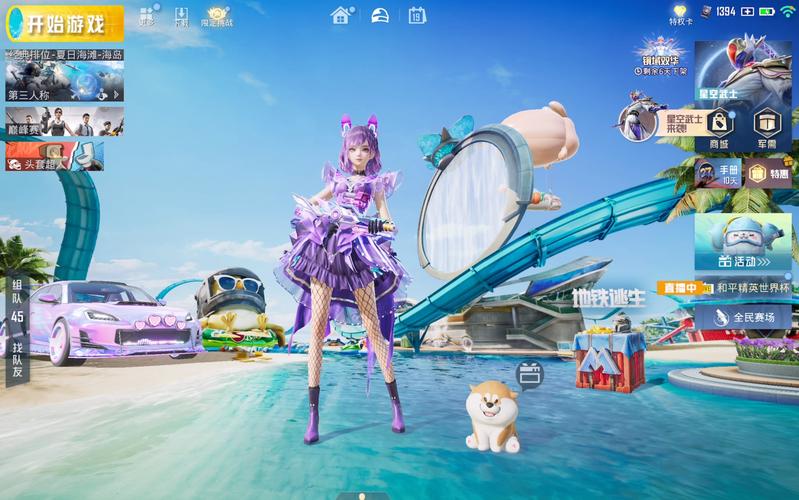The image size is (799, 500).
Task: Open the 限定挑战 limited challenge icon
Action: (216, 16)
